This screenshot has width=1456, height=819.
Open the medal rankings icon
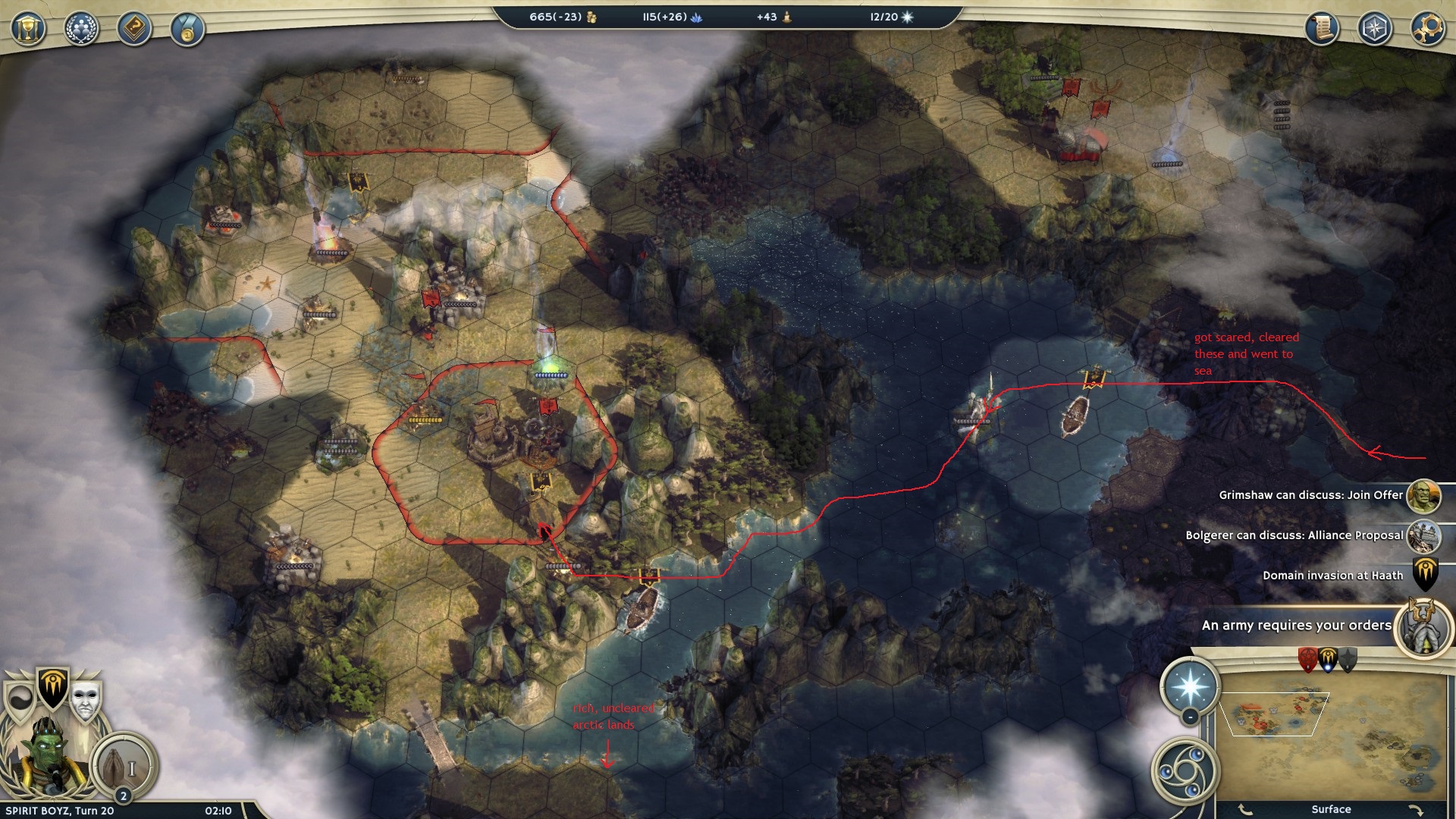point(187,30)
